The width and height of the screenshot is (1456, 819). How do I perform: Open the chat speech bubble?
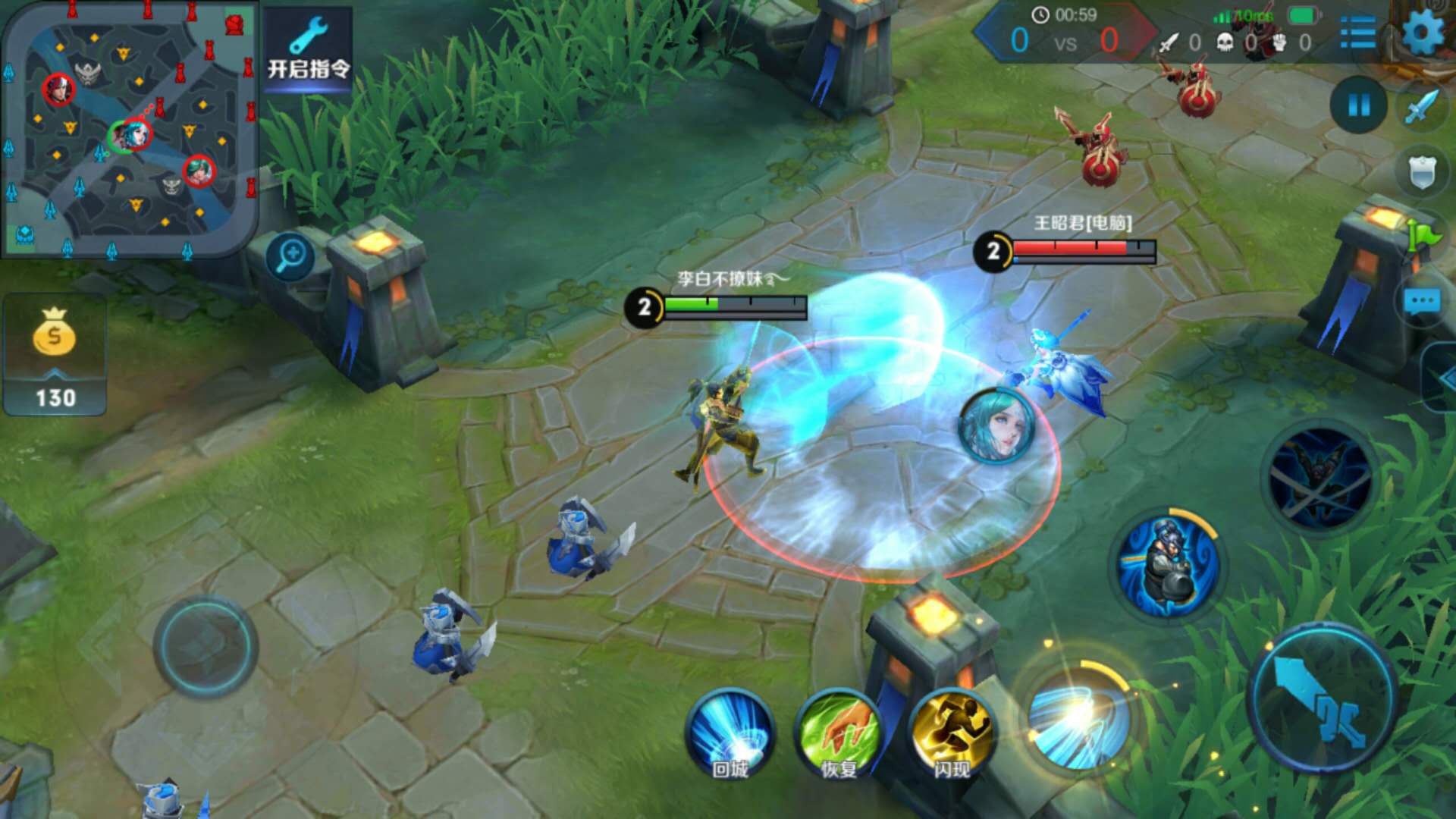pyautogui.click(x=1423, y=302)
